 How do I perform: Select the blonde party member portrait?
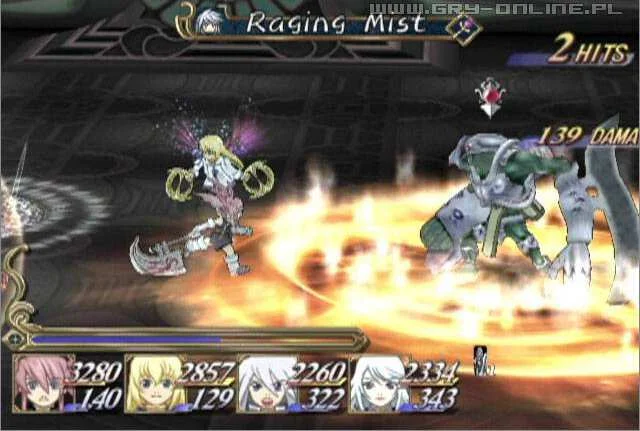(151, 384)
